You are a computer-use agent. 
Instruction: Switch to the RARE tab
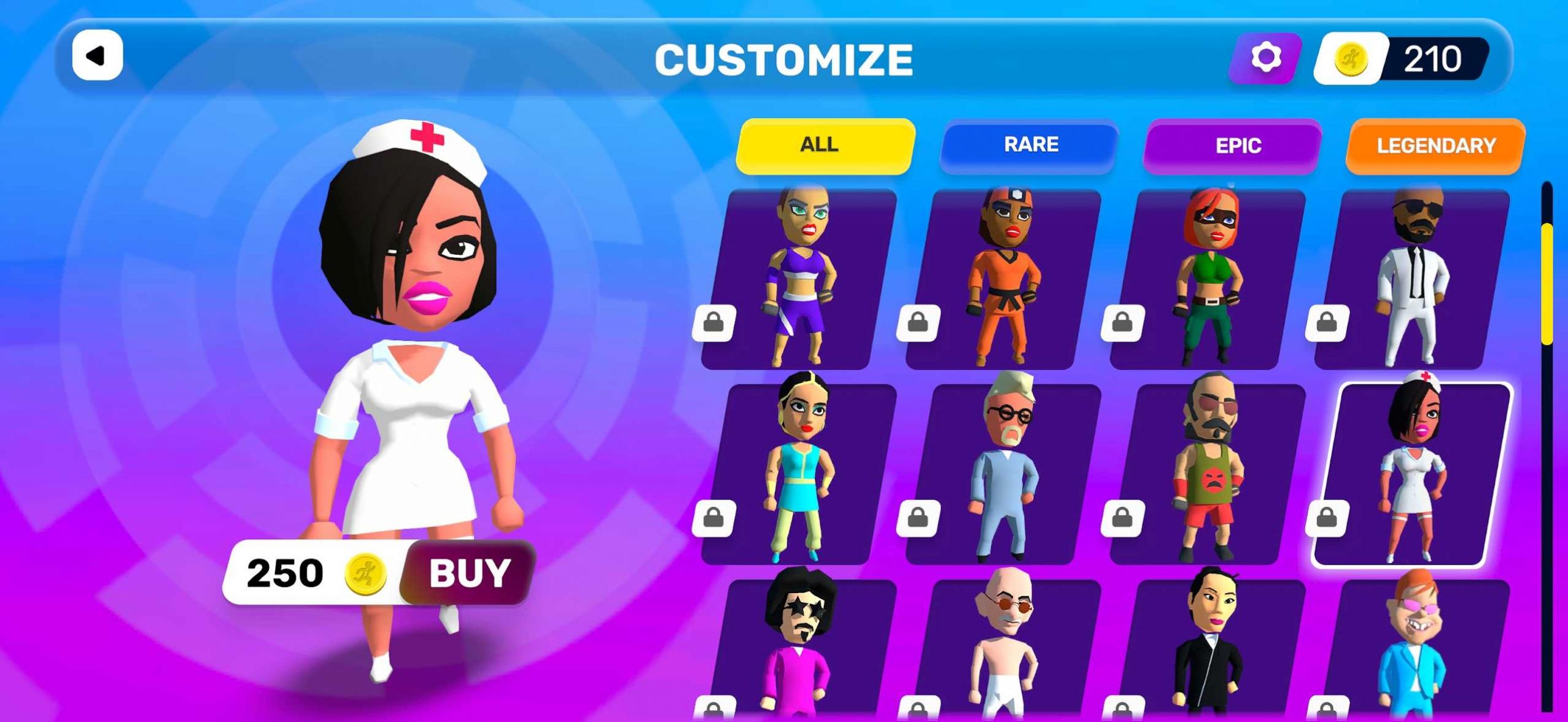click(1030, 145)
